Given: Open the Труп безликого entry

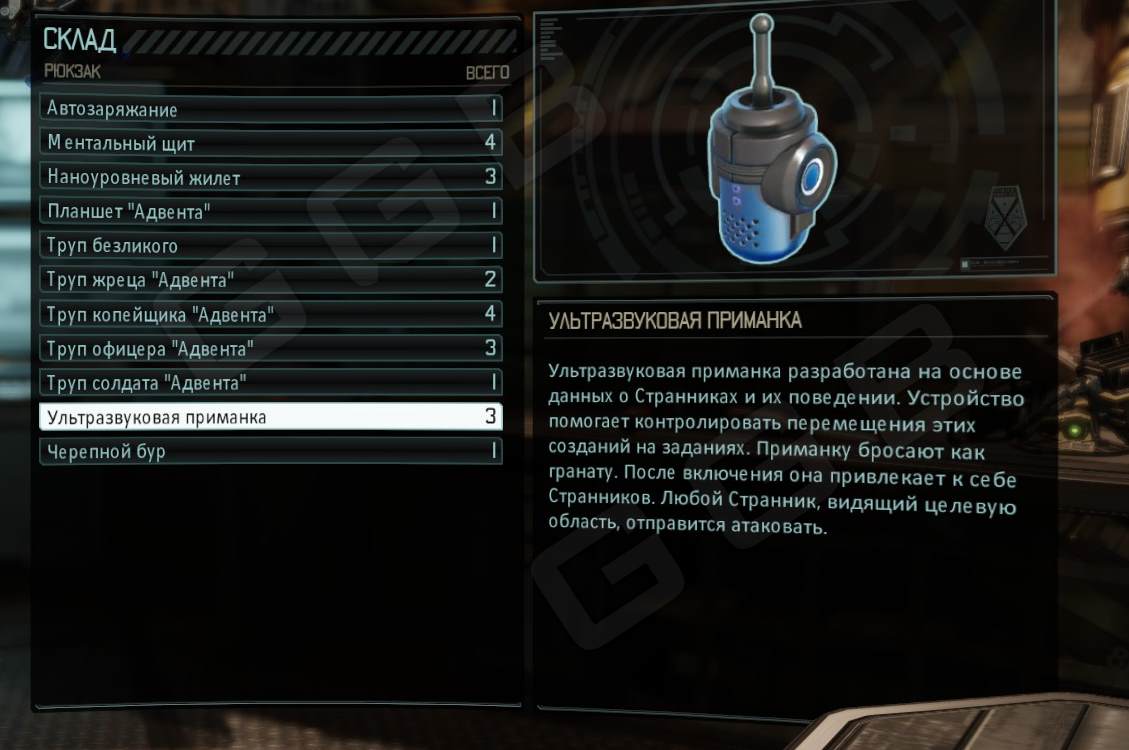Looking at the screenshot, I should 270,245.
